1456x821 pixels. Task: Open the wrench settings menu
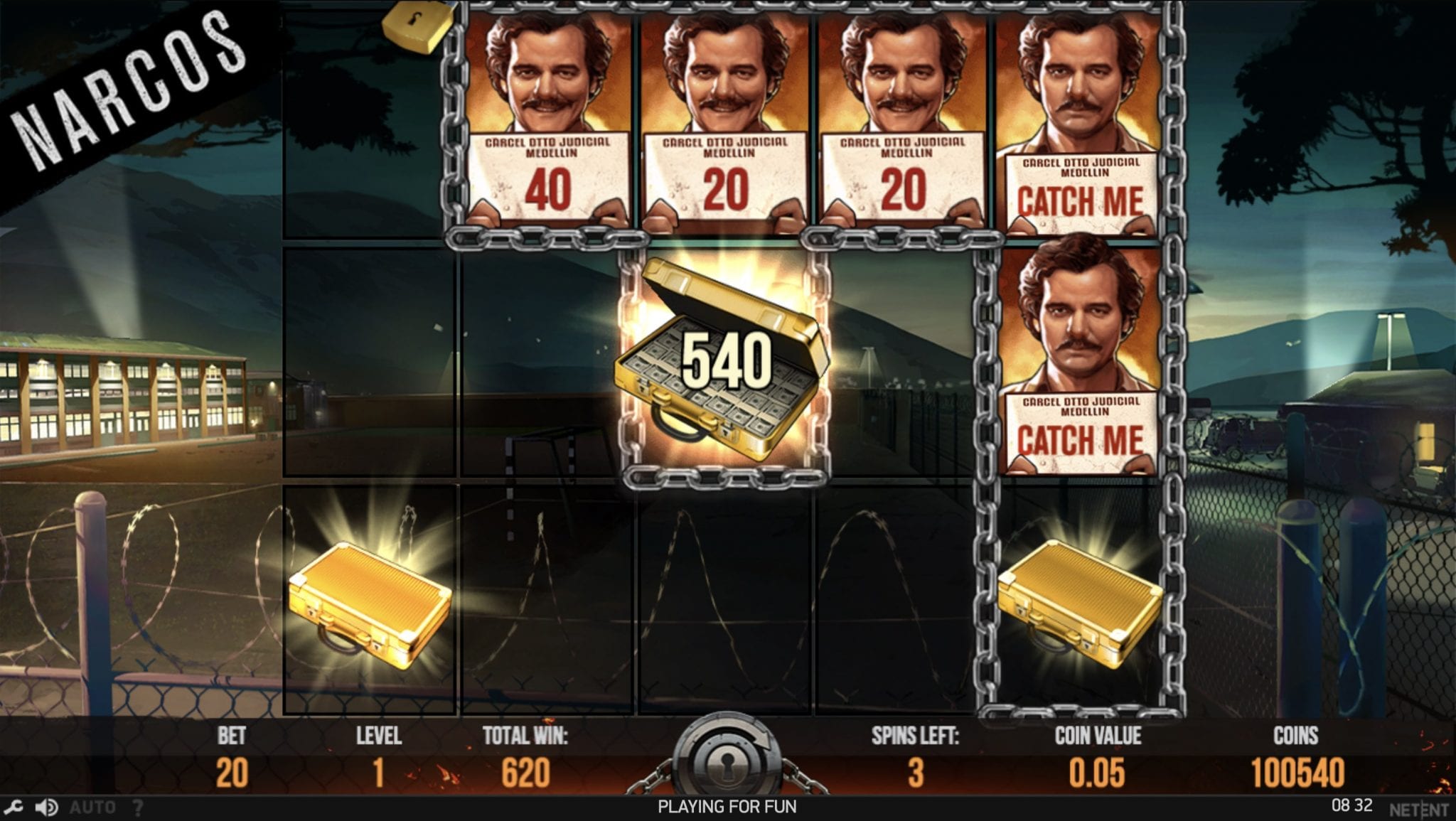[14, 807]
